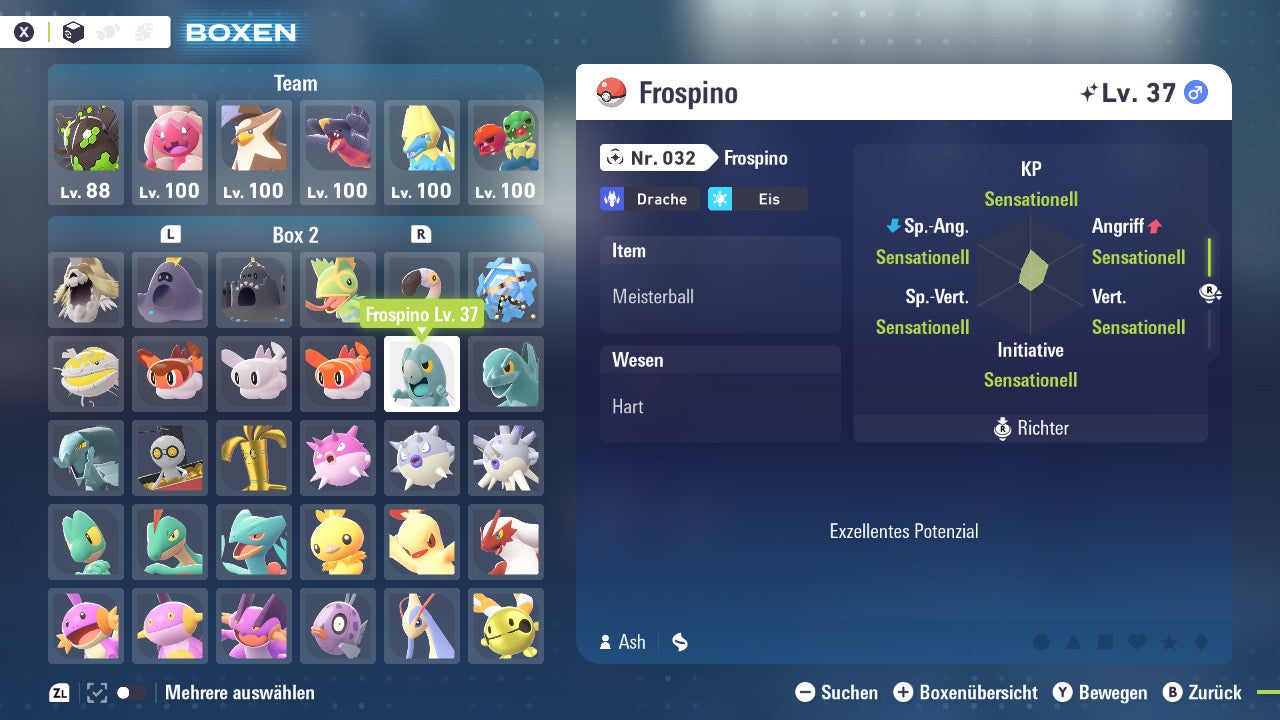Click the L control to switch to previous box
Image resolution: width=1280 pixels, height=720 pixels.
pos(170,235)
